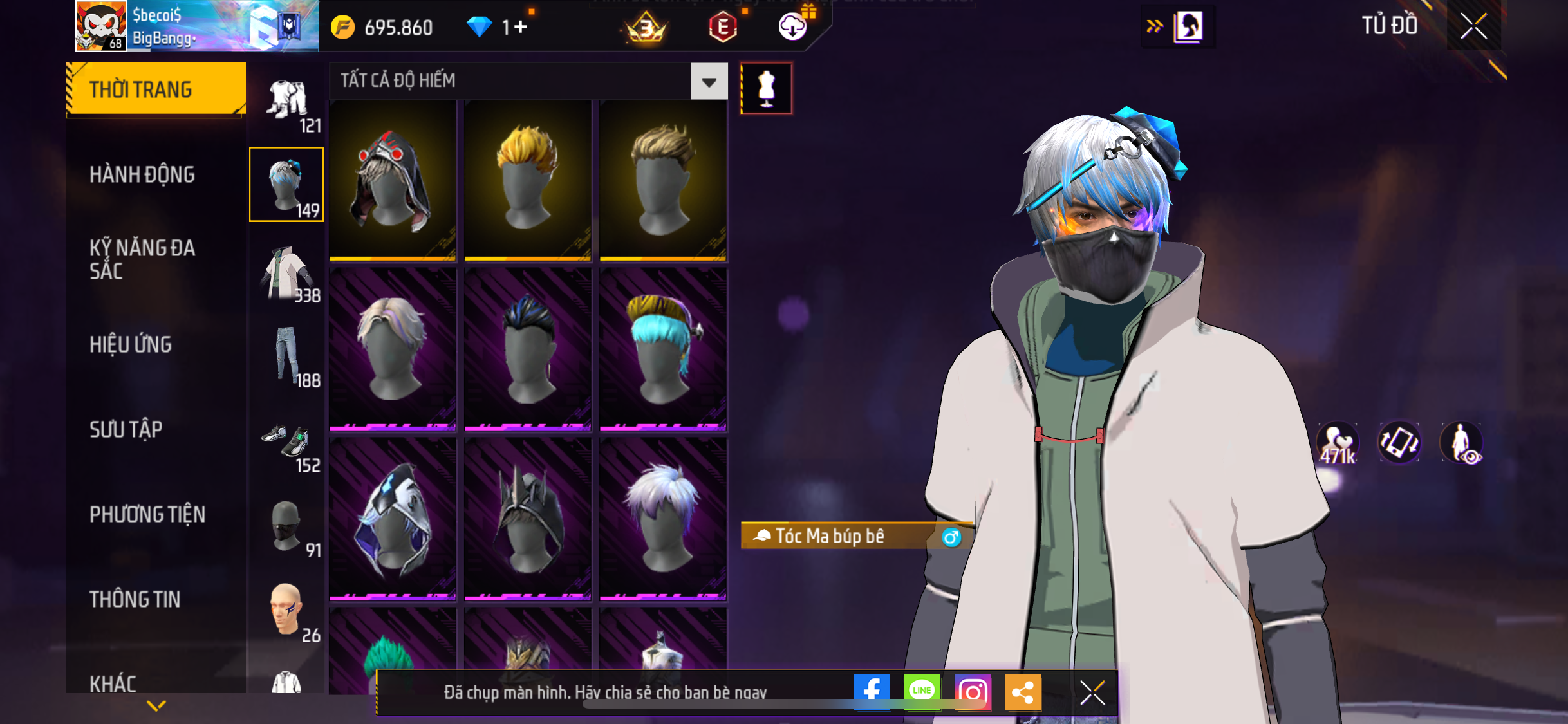Viewport: 1568px width, 724px height.
Task: Share the screenshot to Facebook
Action: coord(872,692)
